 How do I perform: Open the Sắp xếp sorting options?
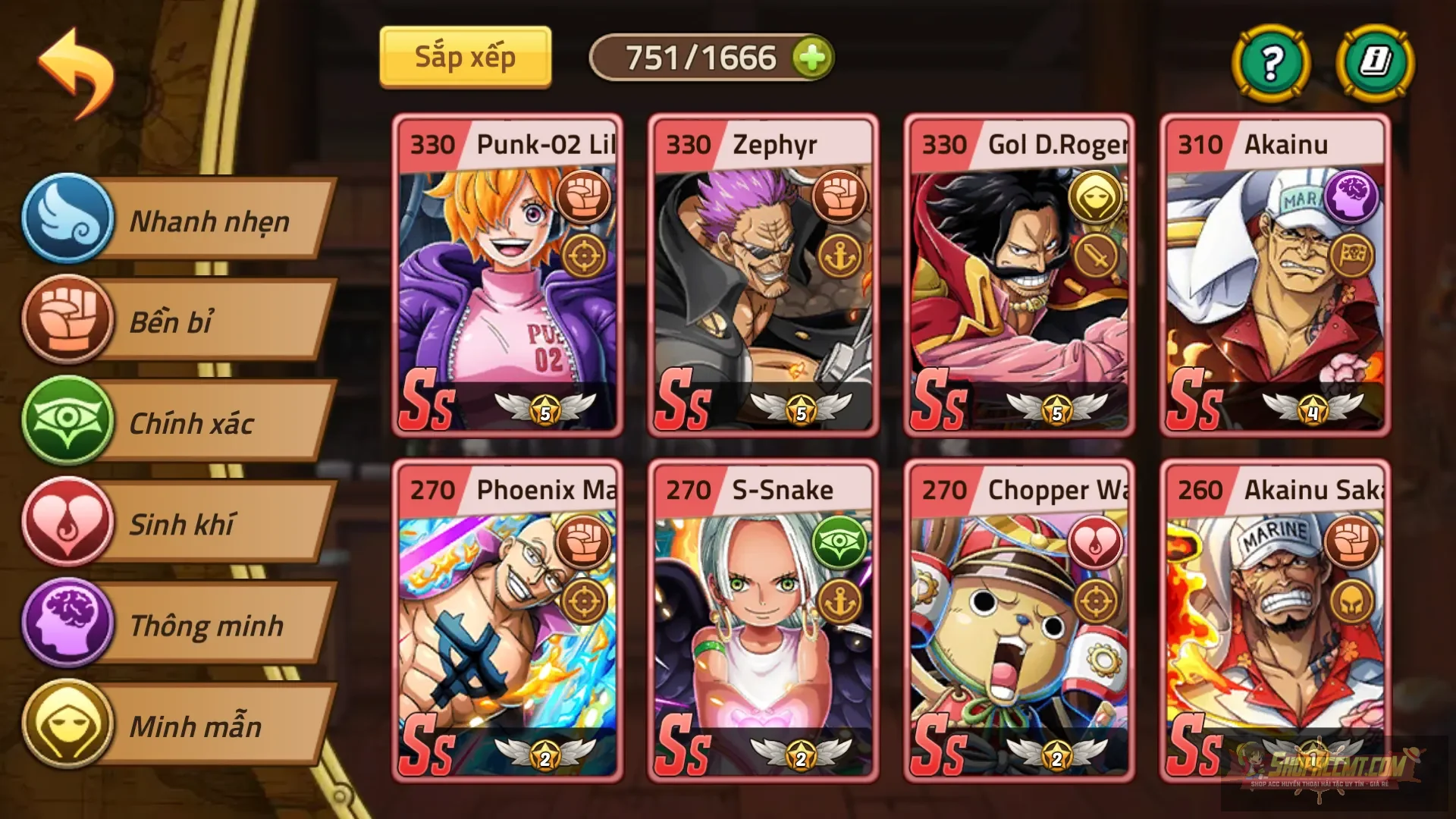click(x=465, y=55)
